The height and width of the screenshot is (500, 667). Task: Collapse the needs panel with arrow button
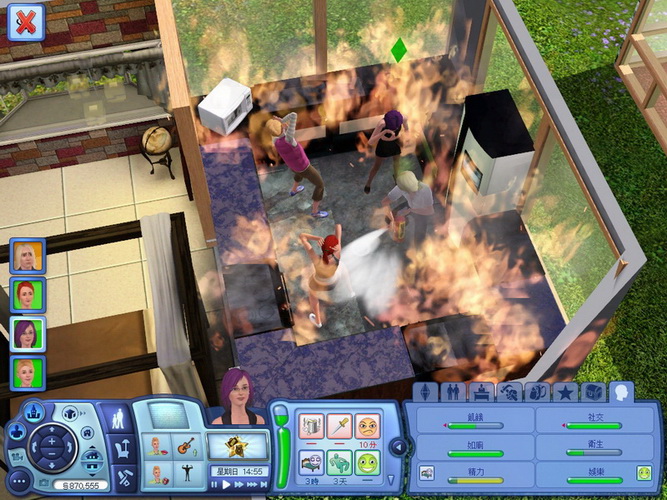[x=397, y=447]
